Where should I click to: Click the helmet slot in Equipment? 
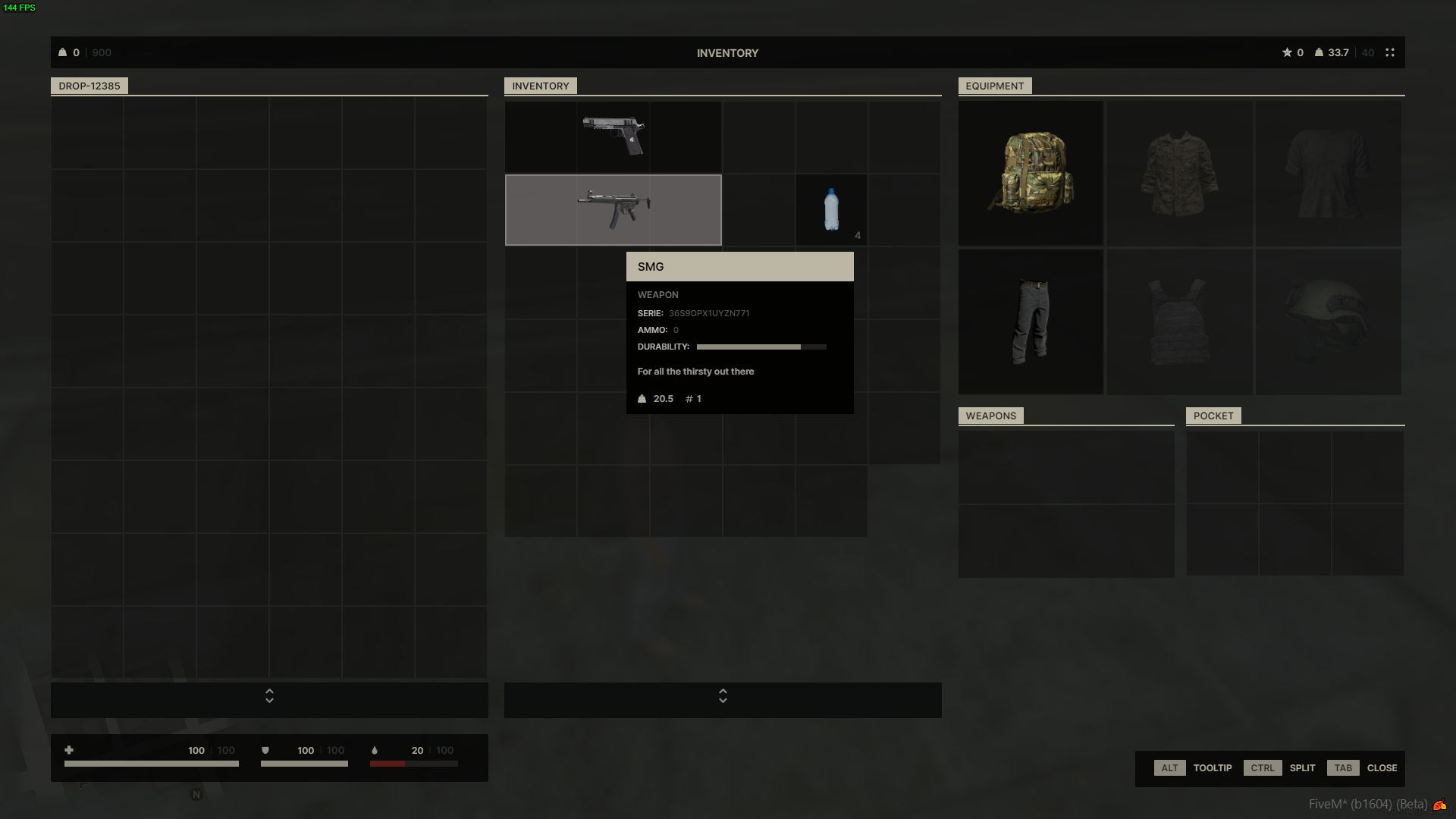[1328, 322]
